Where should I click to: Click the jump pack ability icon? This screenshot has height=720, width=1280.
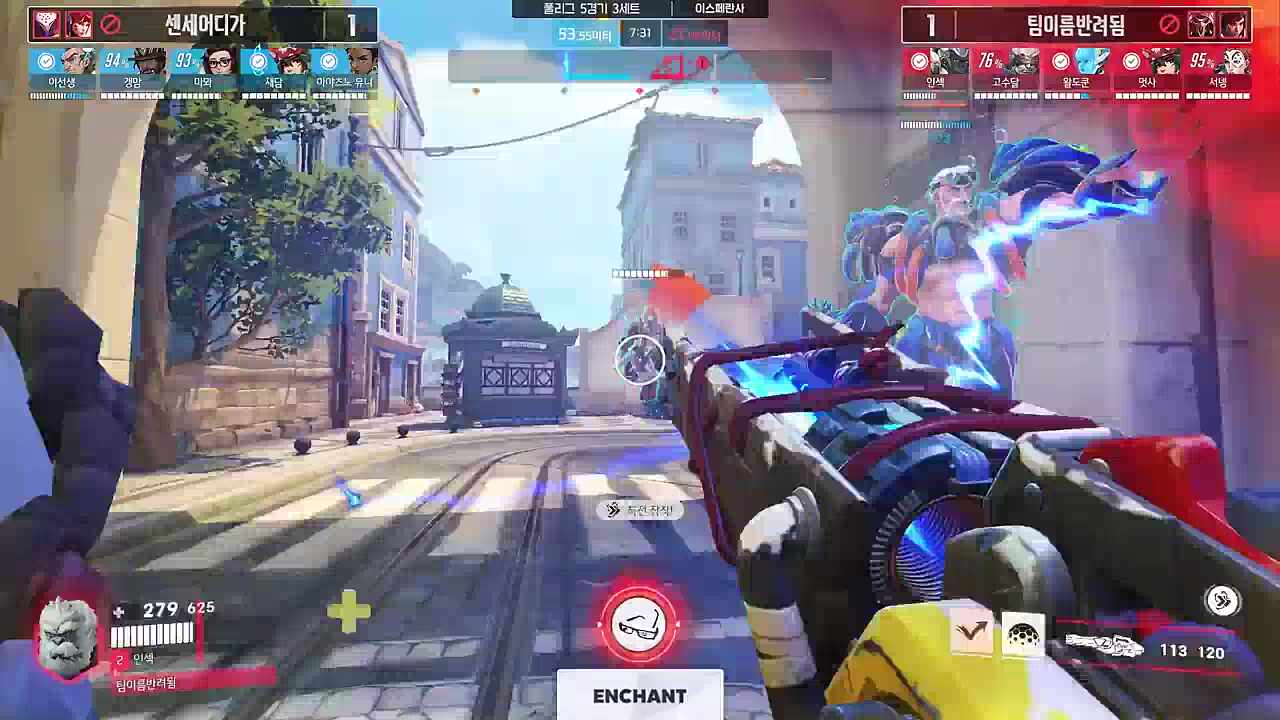(x=971, y=631)
